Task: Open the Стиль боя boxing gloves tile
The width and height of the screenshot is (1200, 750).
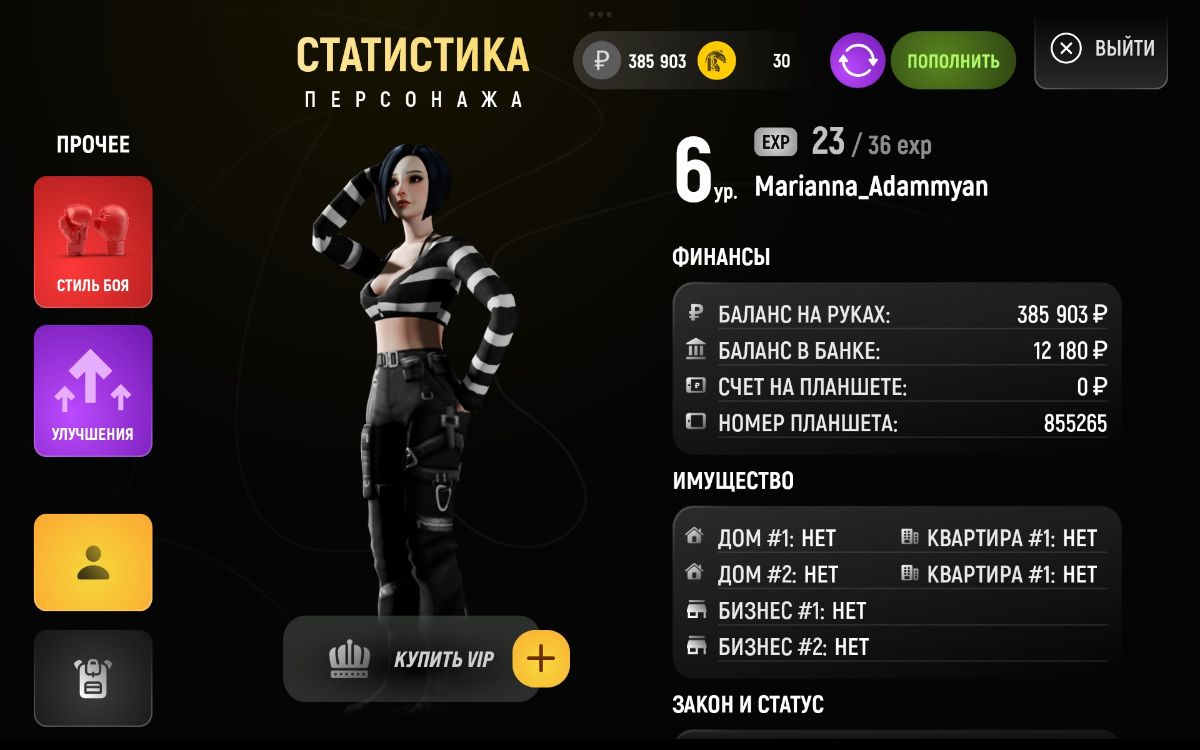Action: [x=93, y=241]
